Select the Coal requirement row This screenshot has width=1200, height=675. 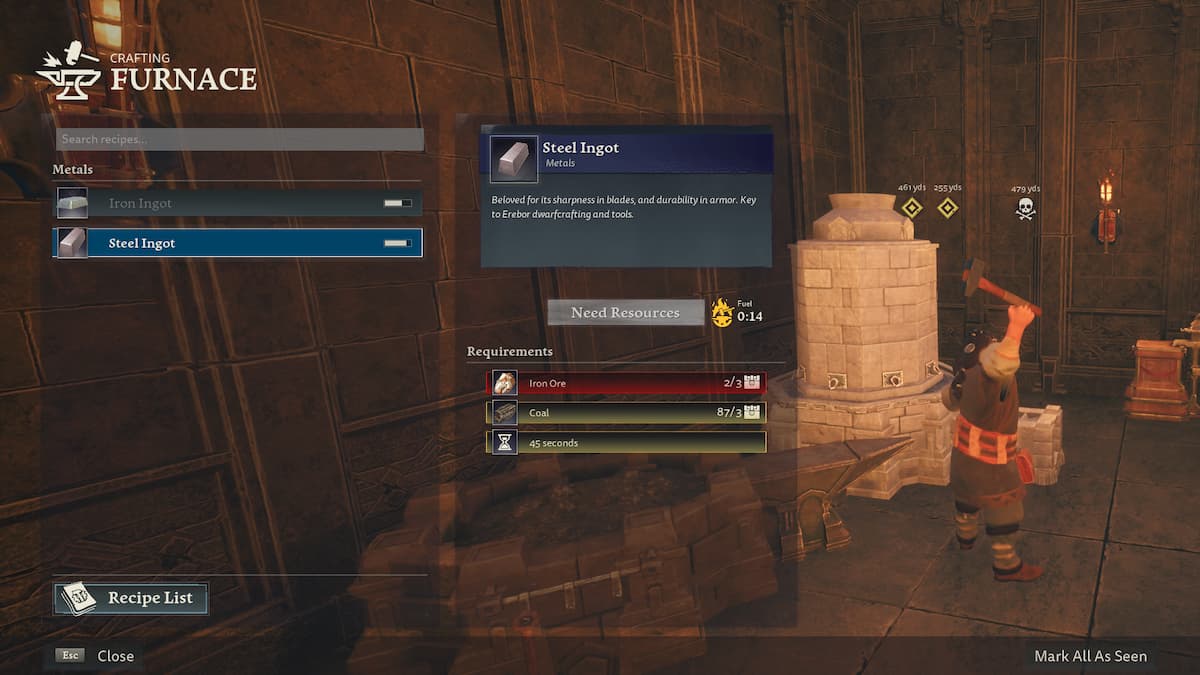click(x=626, y=413)
